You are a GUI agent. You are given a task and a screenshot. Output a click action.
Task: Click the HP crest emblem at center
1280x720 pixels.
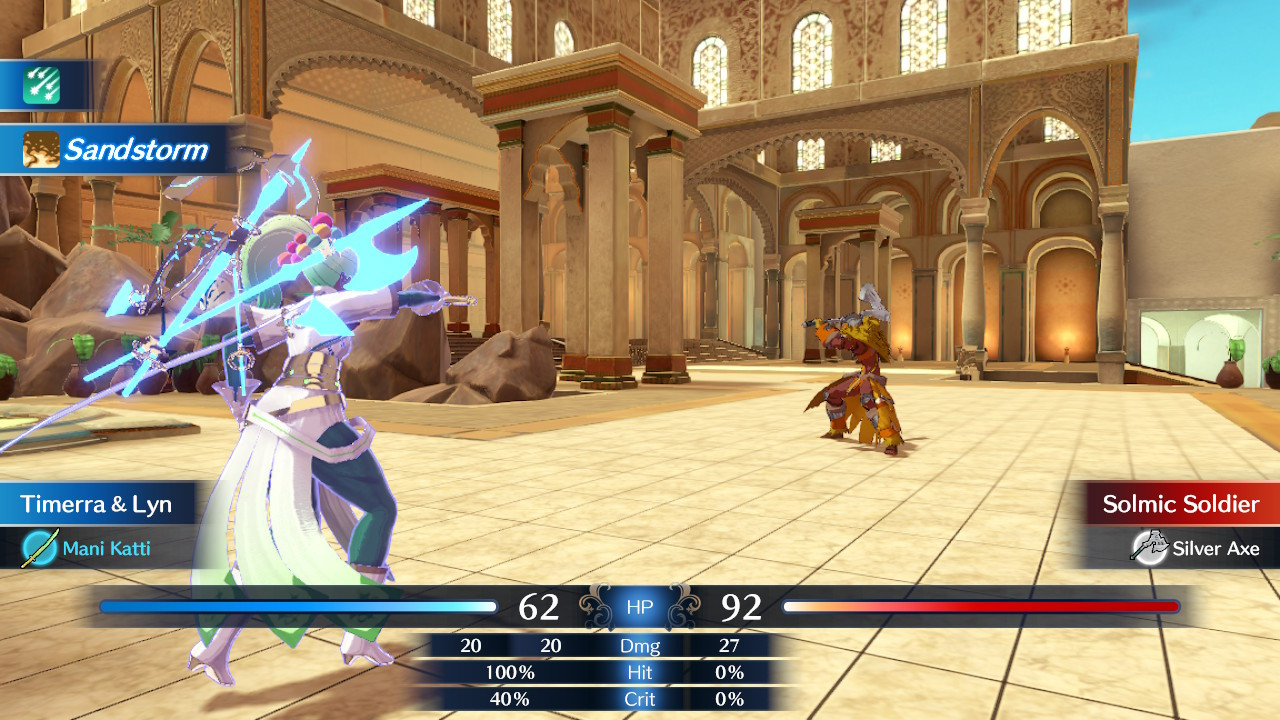pos(639,606)
